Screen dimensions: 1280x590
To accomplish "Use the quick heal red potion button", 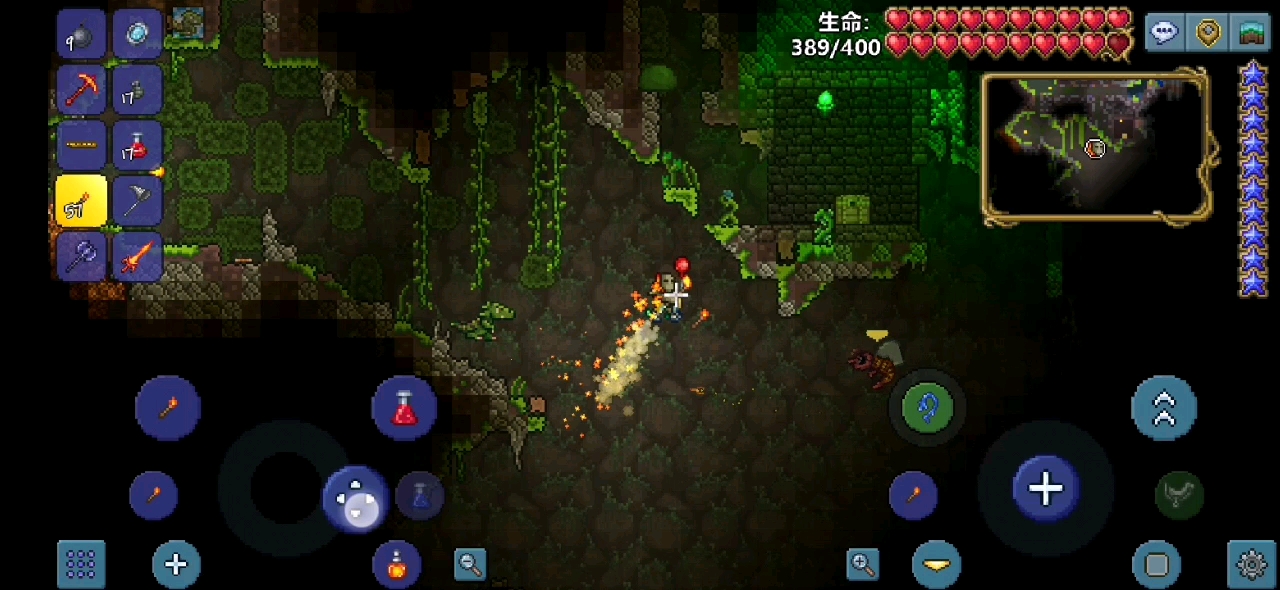I will click(x=404, y=408).
